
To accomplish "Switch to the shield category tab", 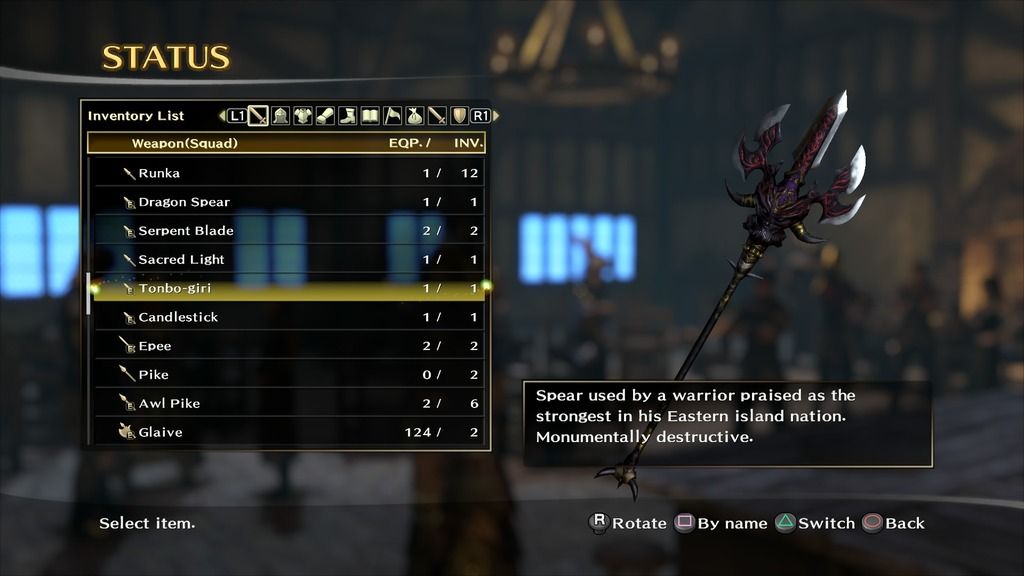I will coord(460,116).
